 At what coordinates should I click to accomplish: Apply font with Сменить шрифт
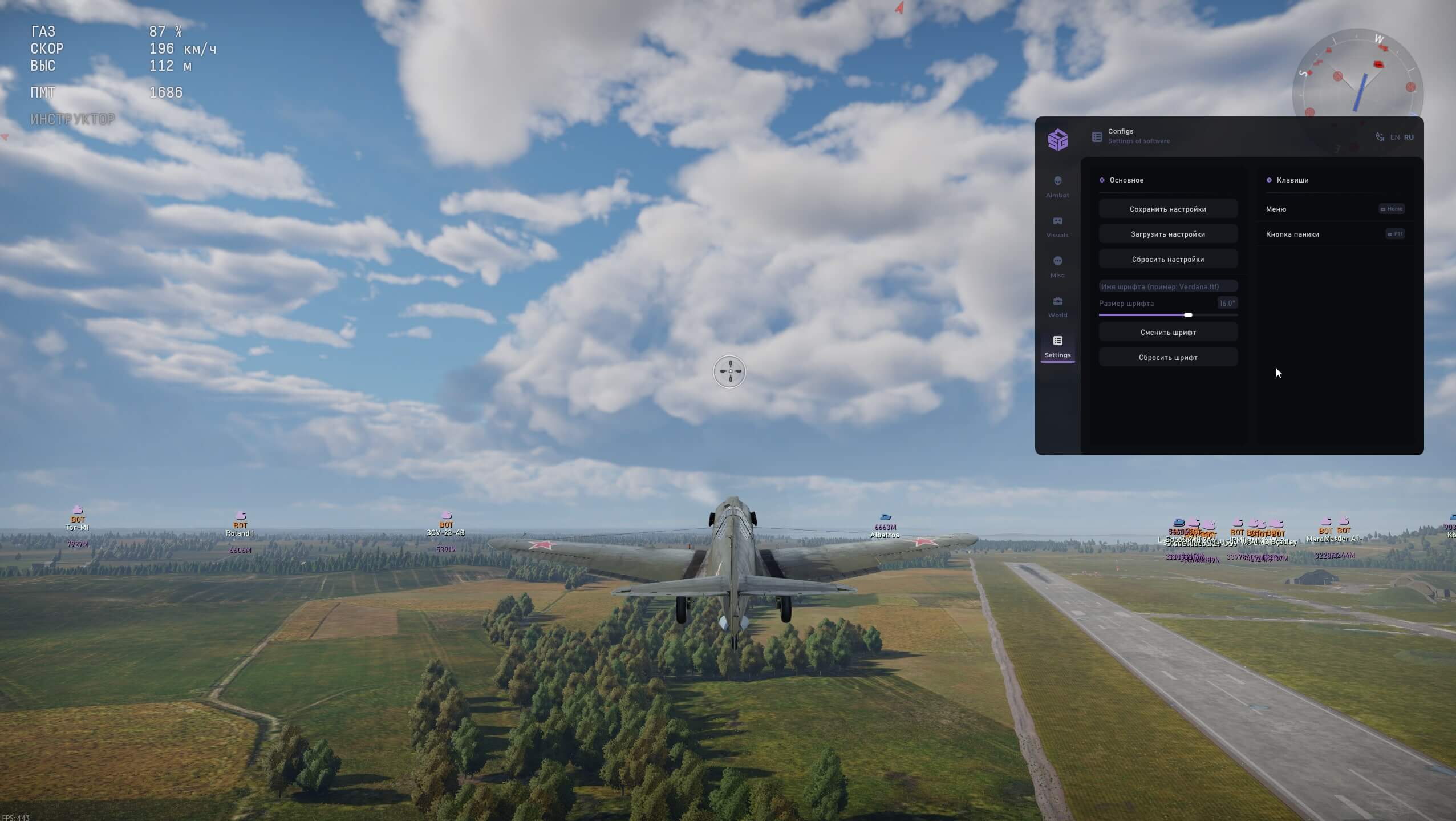point(1167,332)
